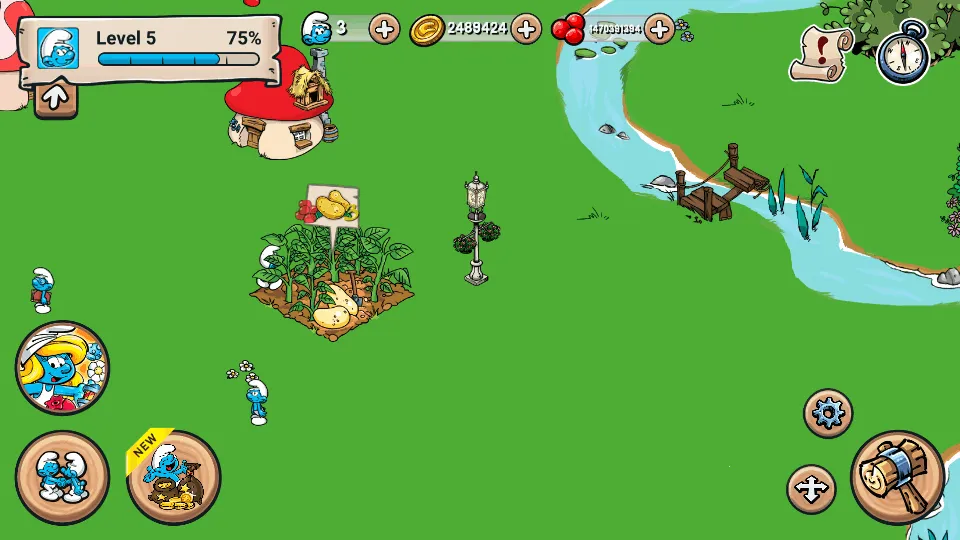Image resolution: width=960 pixels, height=540 pixels.
Task: Open the quest scroll with the exclamation mark
Action: pos(822,53)
